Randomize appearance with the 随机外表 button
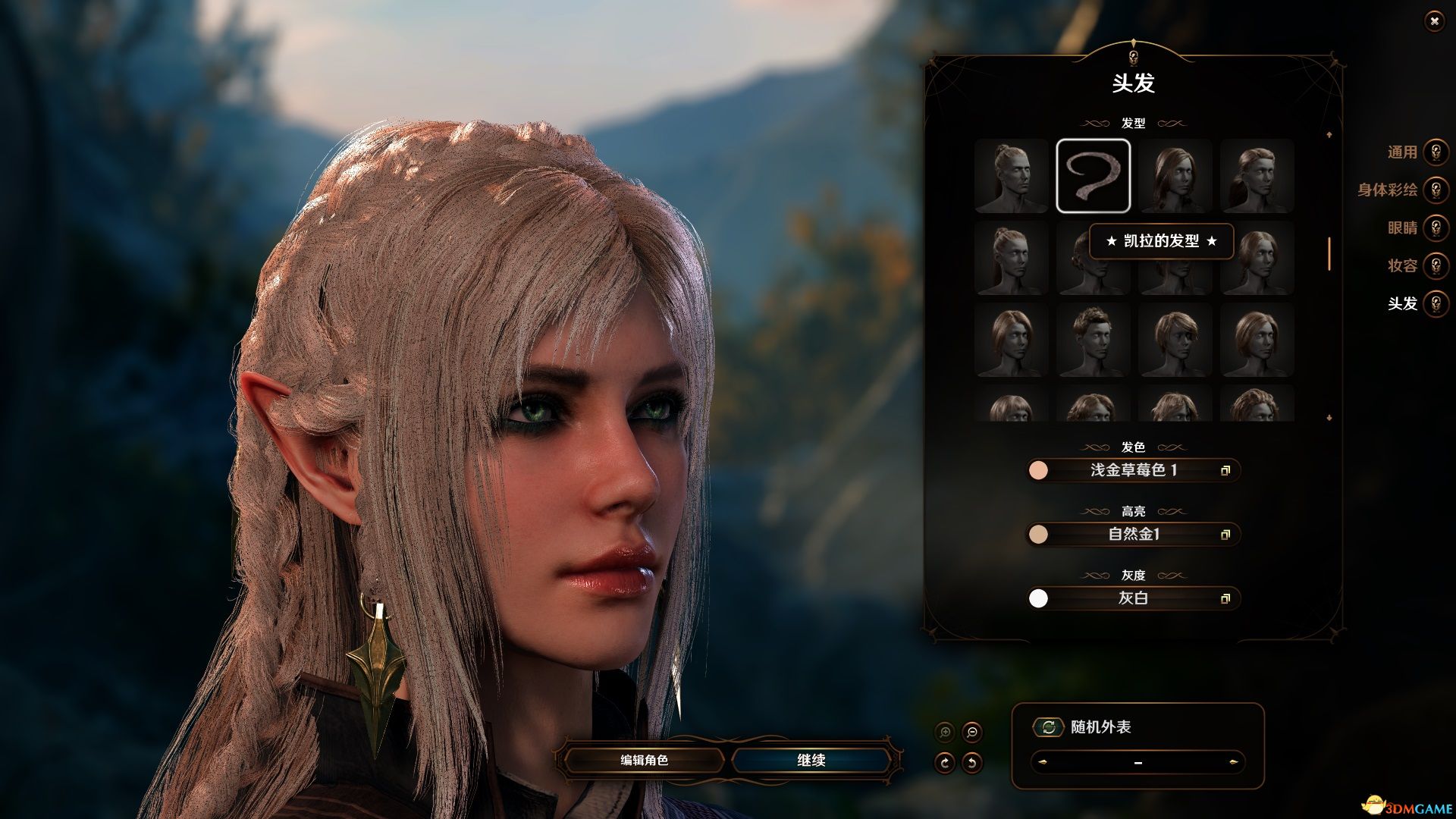Screen dimensions: 1456x819 tap(1049, 727)
